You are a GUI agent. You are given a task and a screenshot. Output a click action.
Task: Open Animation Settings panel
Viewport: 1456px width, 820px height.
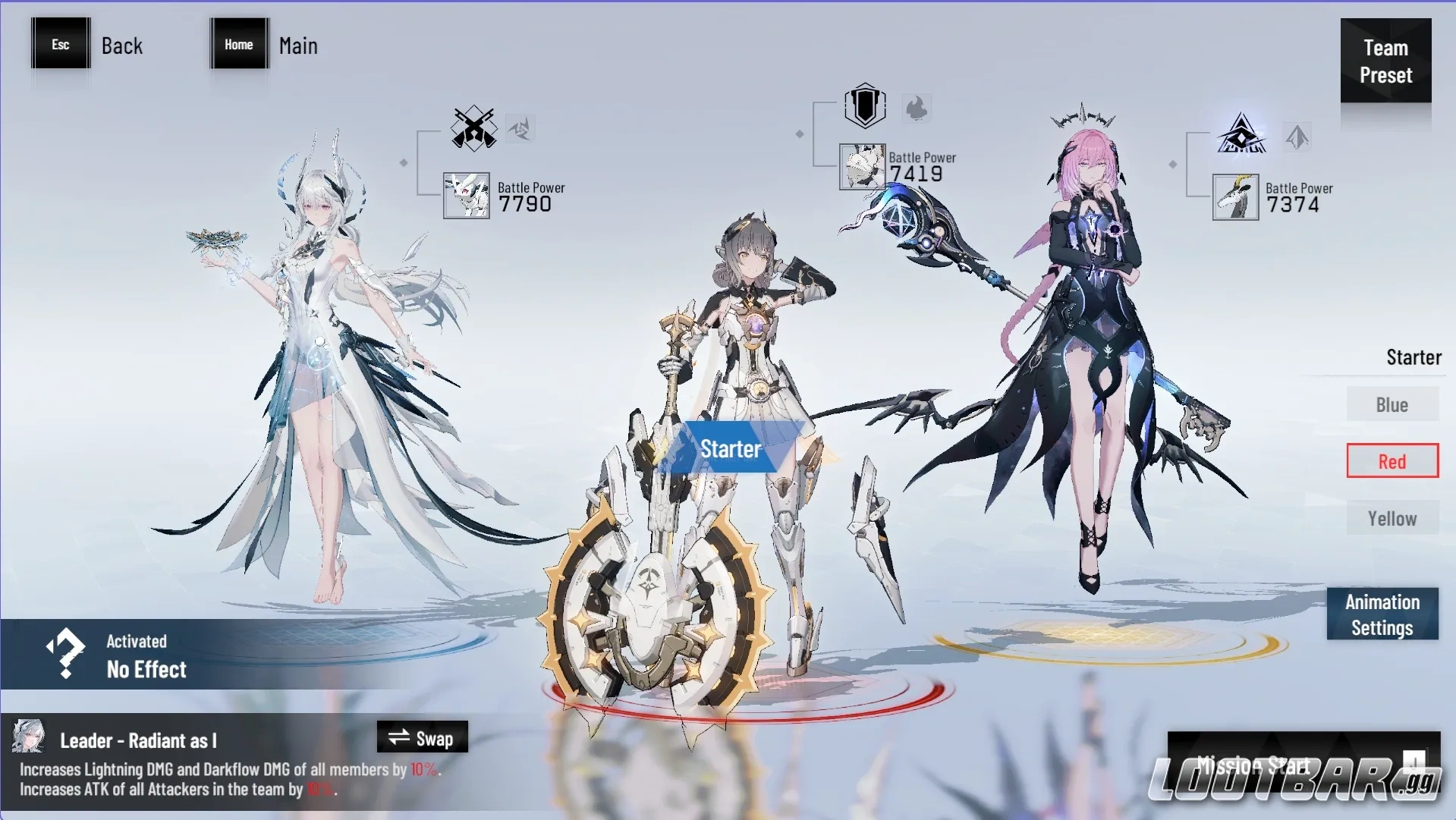point(1382,613)
